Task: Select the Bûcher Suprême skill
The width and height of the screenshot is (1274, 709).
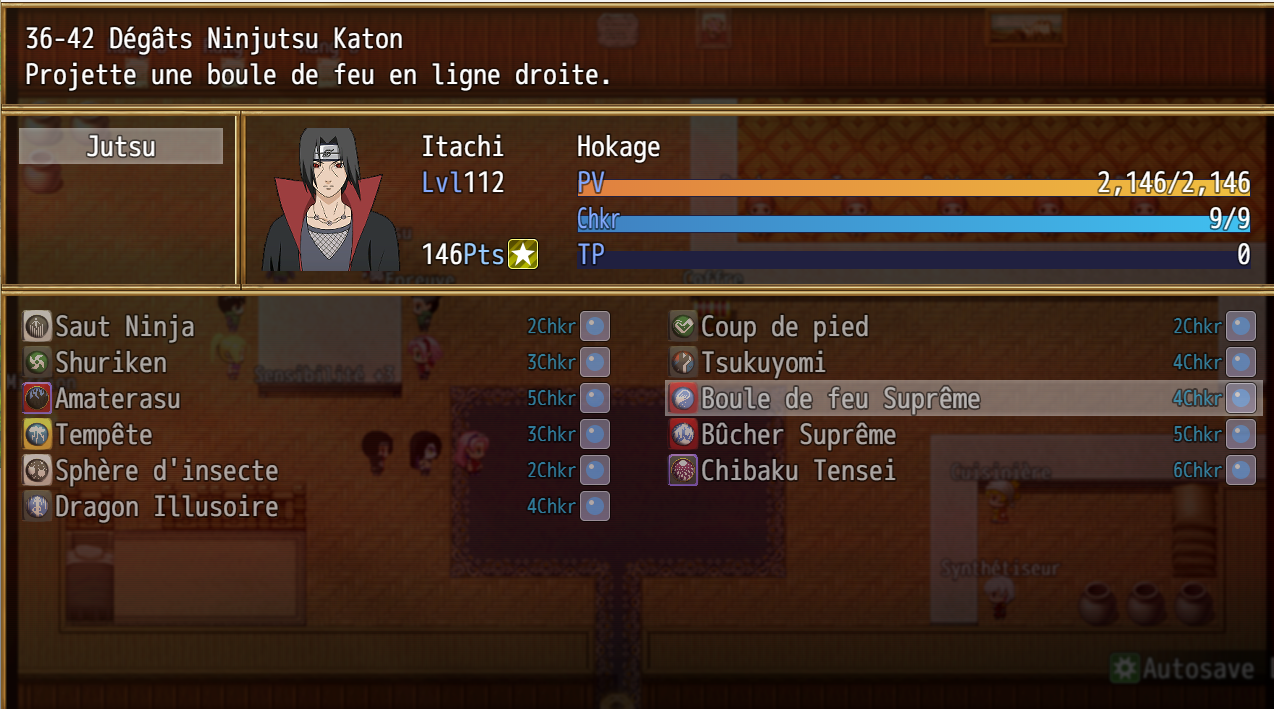Action: click(x=798, y=435)
